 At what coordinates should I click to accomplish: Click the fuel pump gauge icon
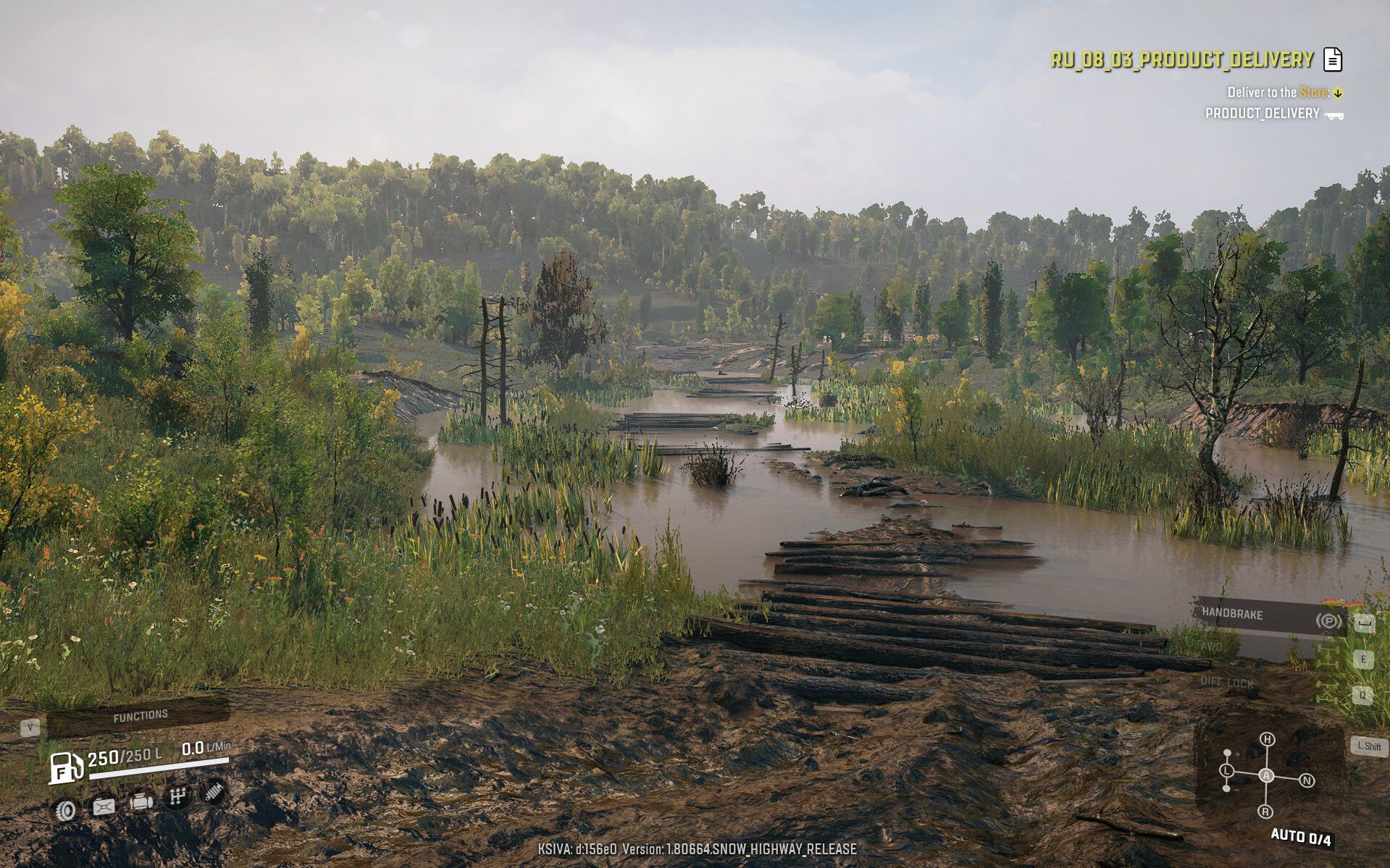click(66, 767)
